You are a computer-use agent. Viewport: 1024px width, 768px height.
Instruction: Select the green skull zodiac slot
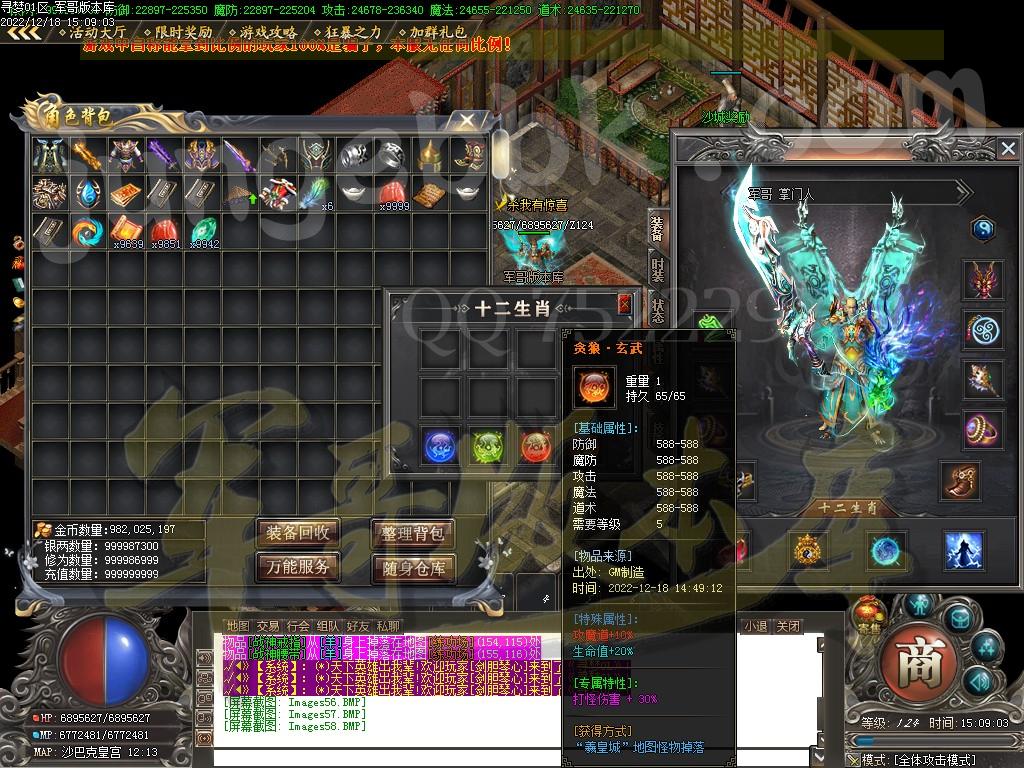(x=487, y=446)
